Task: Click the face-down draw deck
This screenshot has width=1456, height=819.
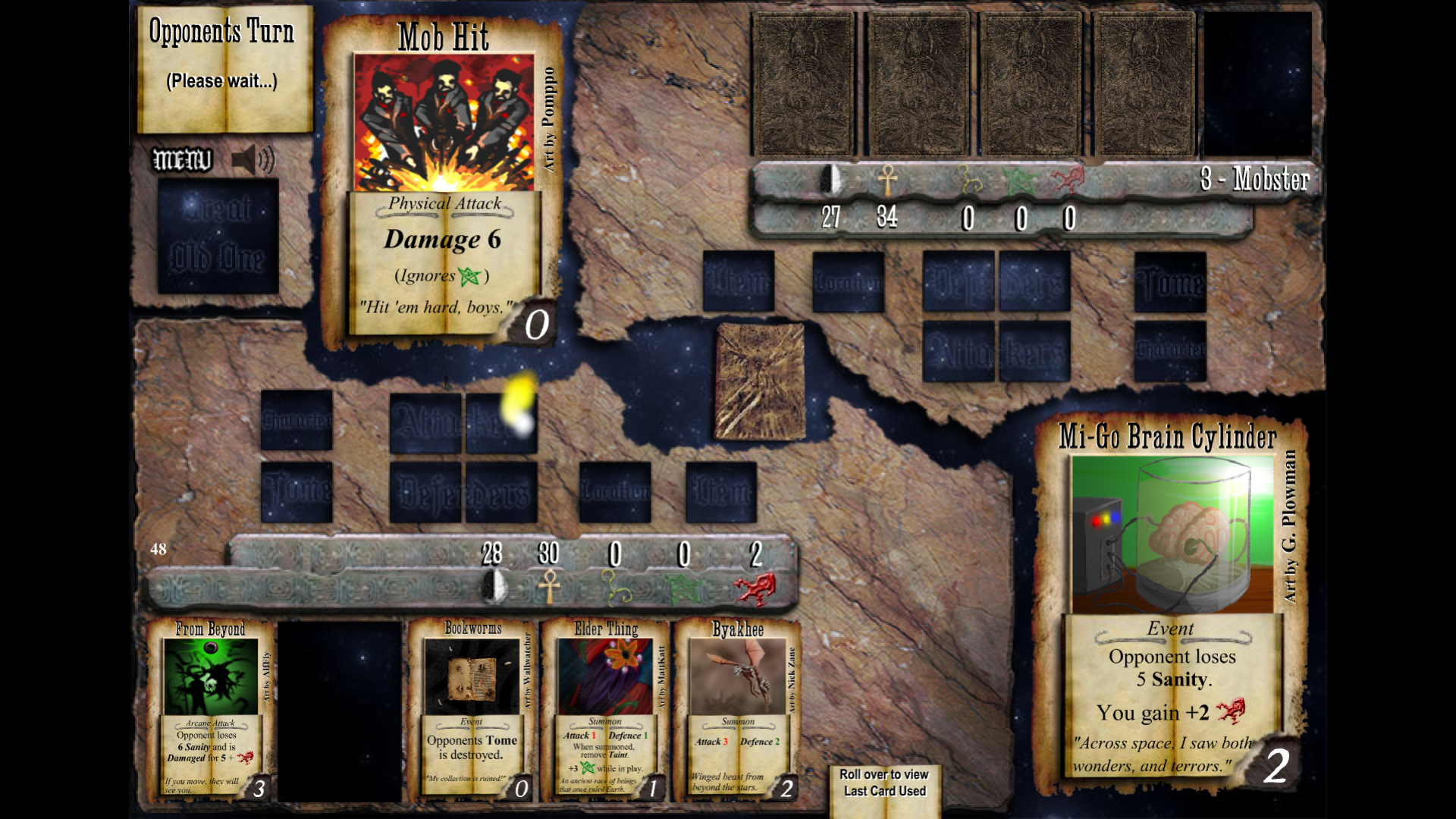Action: [760, 381]
